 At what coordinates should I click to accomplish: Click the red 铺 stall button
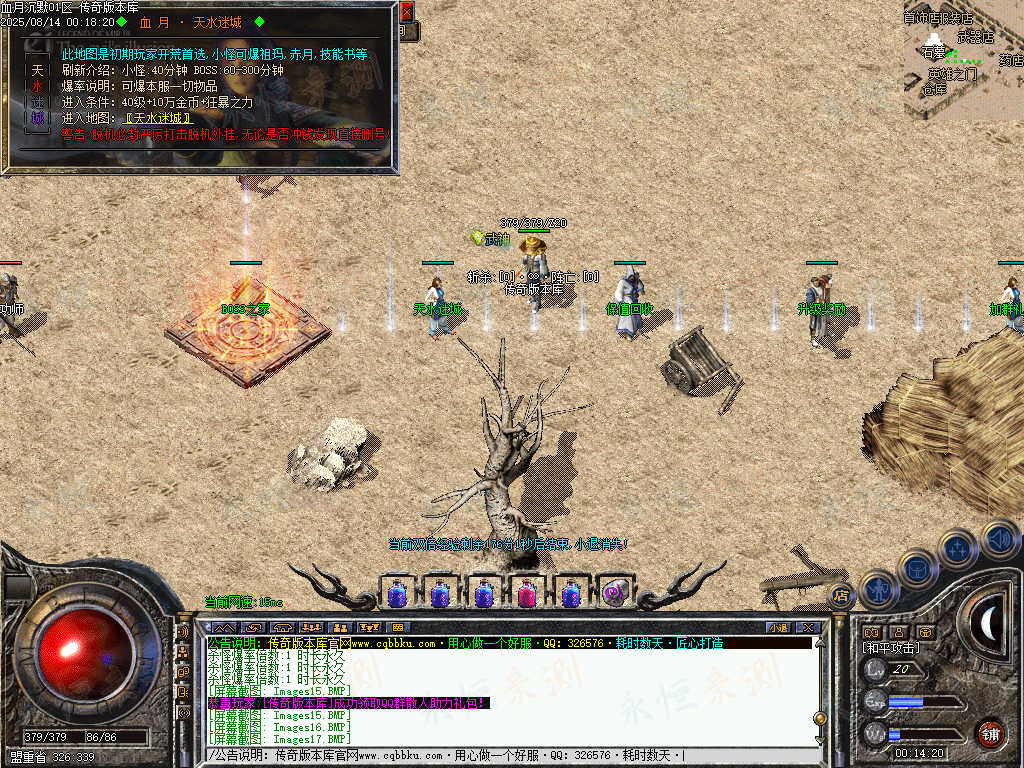coord(990,733)
